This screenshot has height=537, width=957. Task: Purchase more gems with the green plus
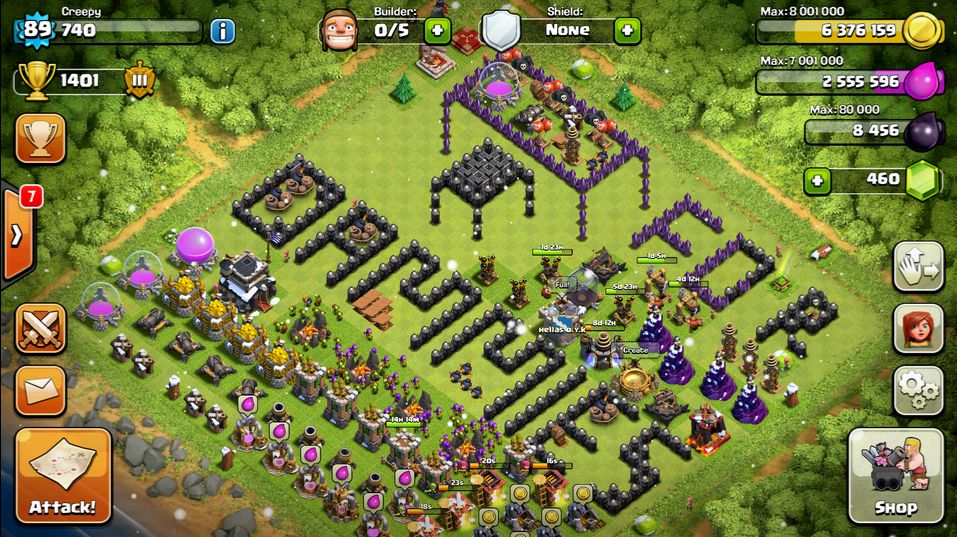[818, 181]
